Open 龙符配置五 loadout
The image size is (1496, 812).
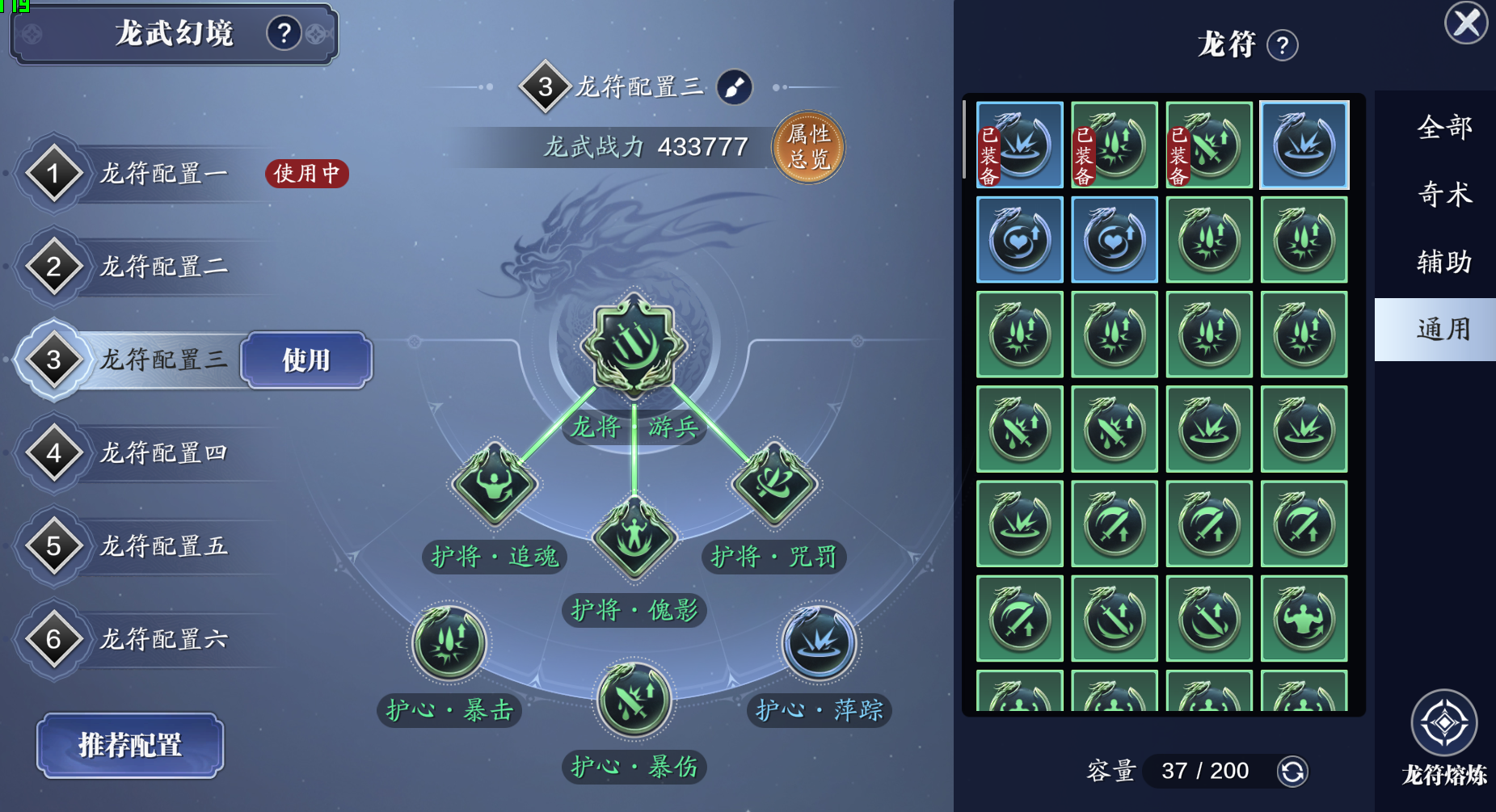162,546
